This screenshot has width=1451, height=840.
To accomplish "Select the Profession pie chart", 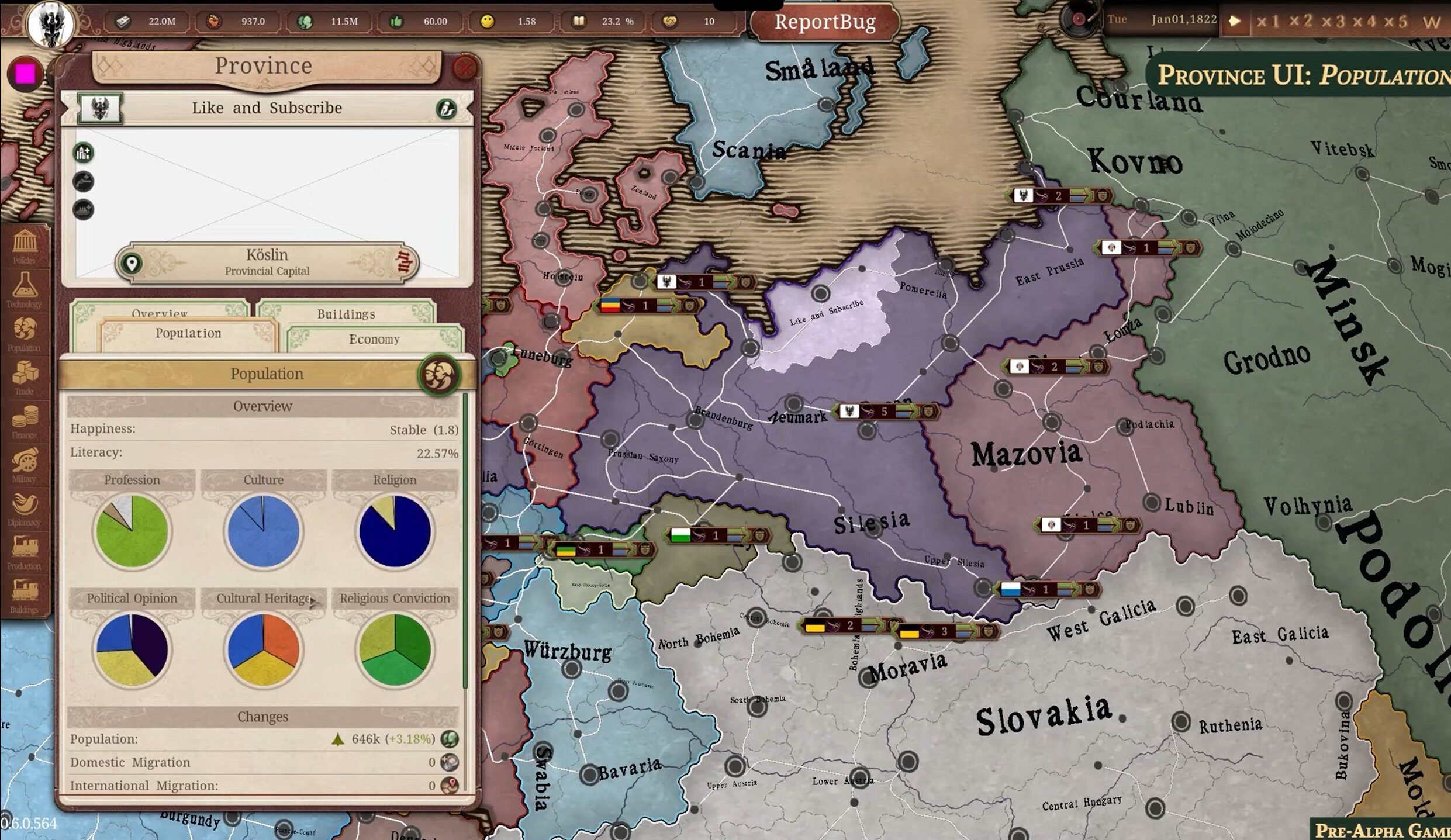I will [x=132, y=531].
